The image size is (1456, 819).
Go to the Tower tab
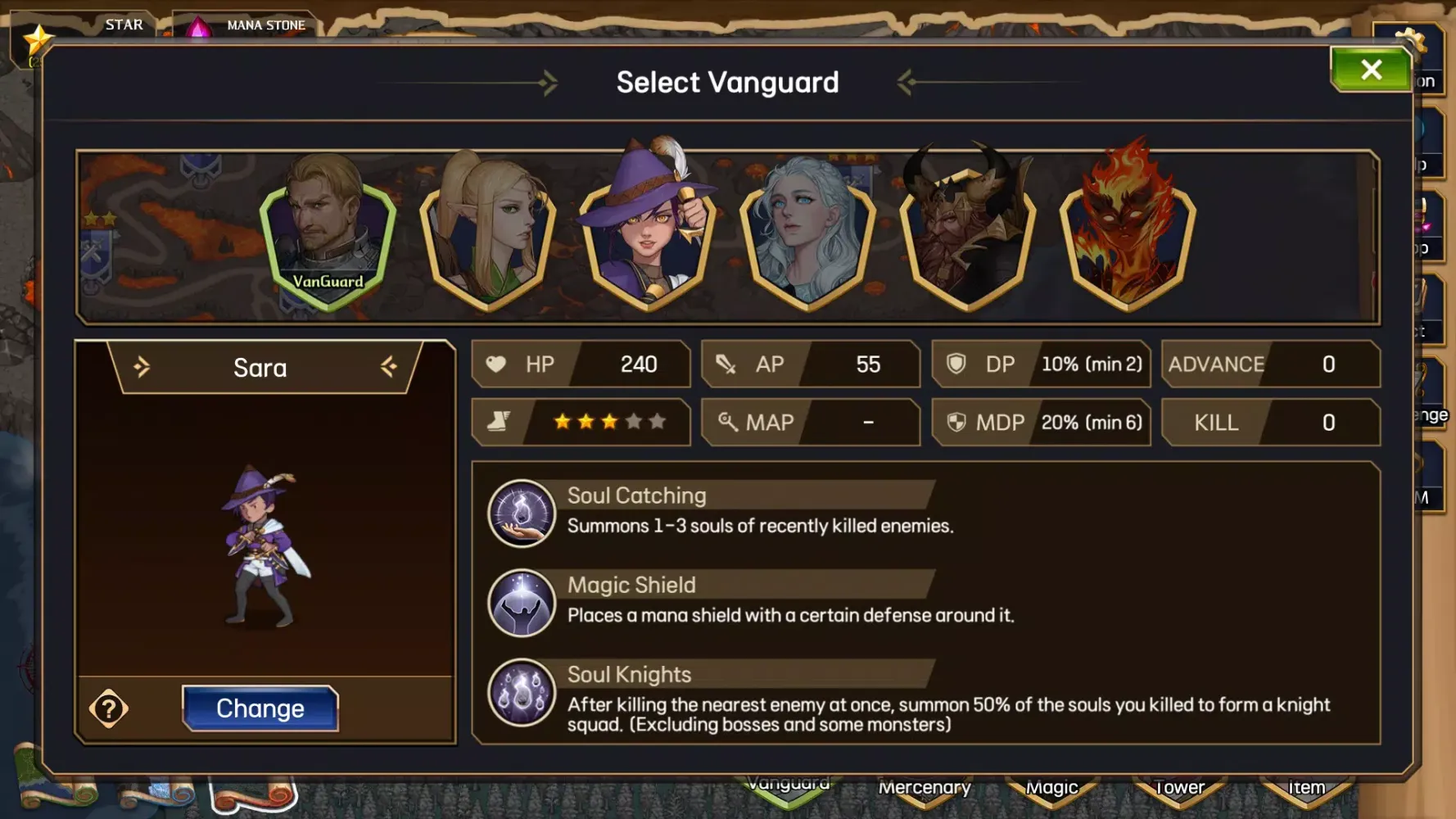pyautogui.click(x=1179, y=789)
